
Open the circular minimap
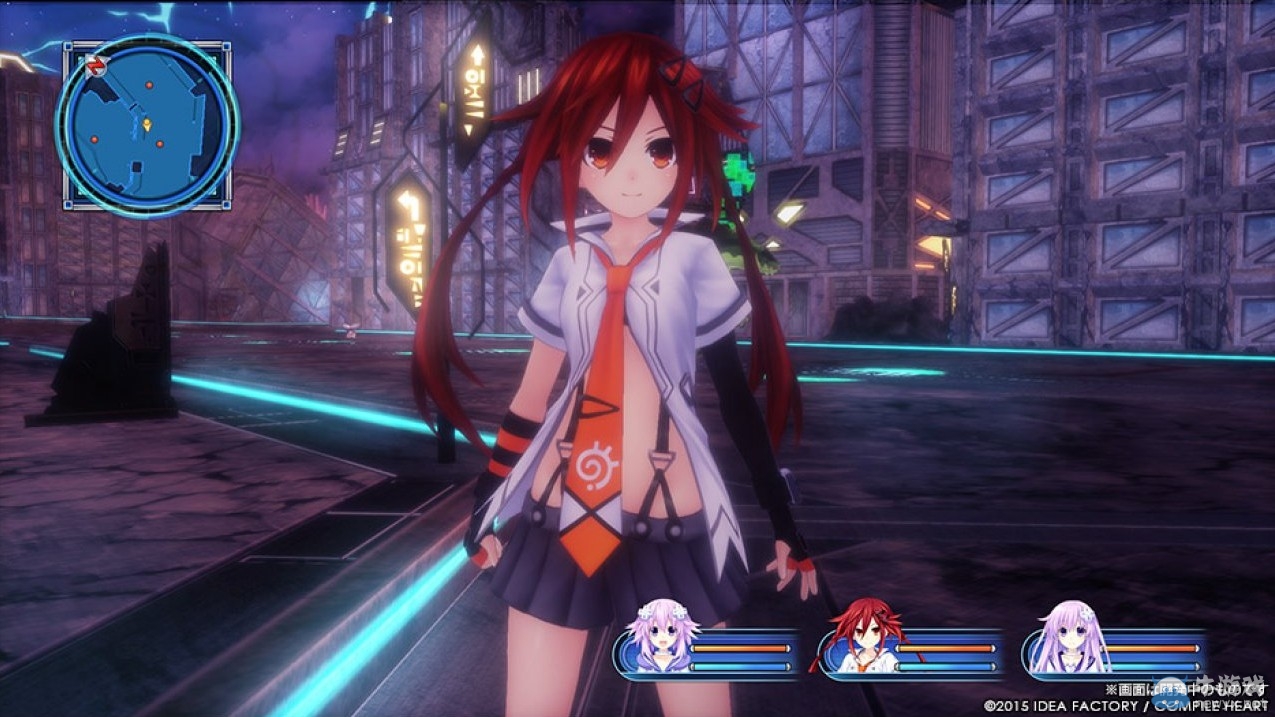147,124
